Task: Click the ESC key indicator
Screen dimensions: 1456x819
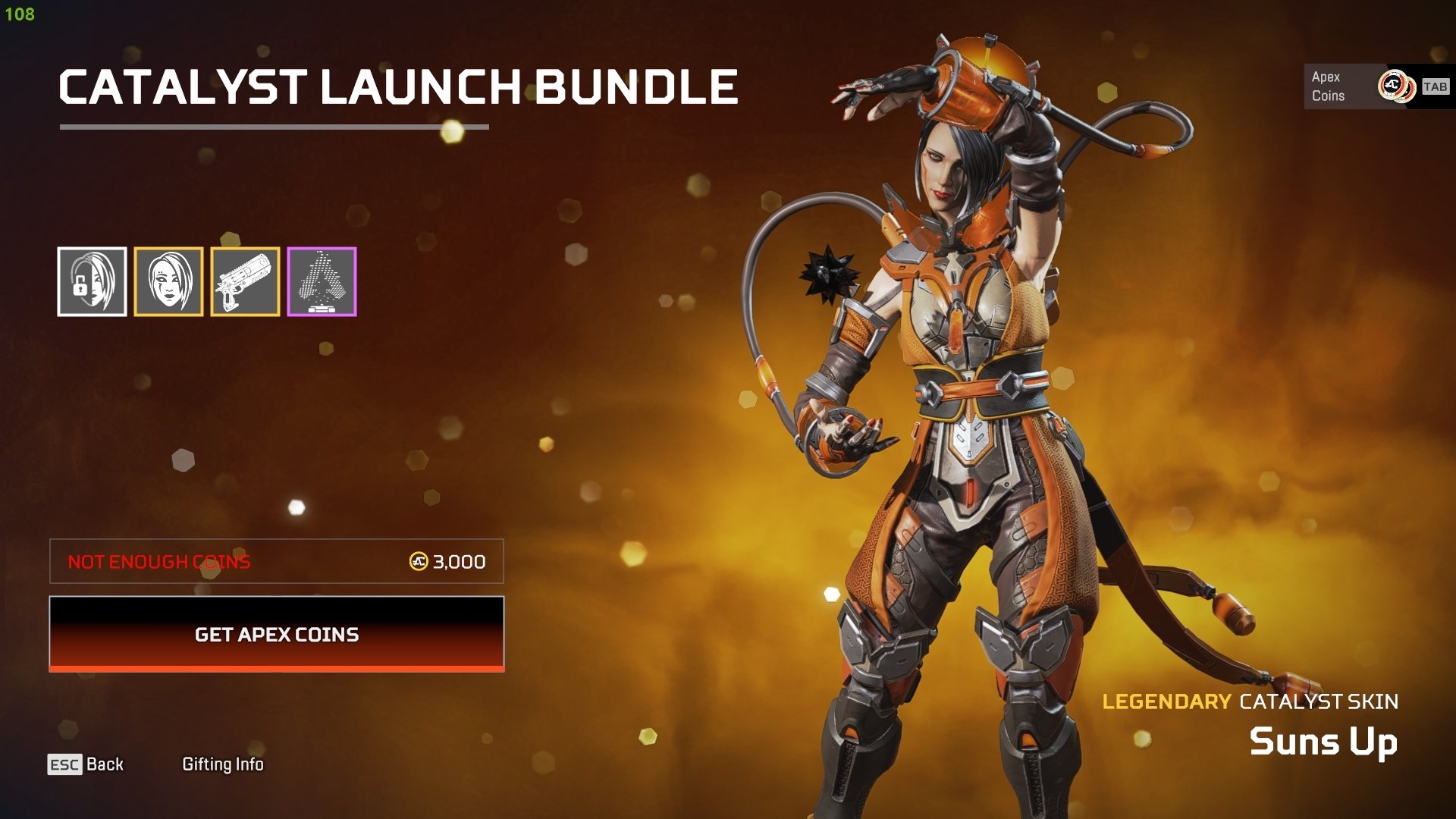Action: coord(65,764)
